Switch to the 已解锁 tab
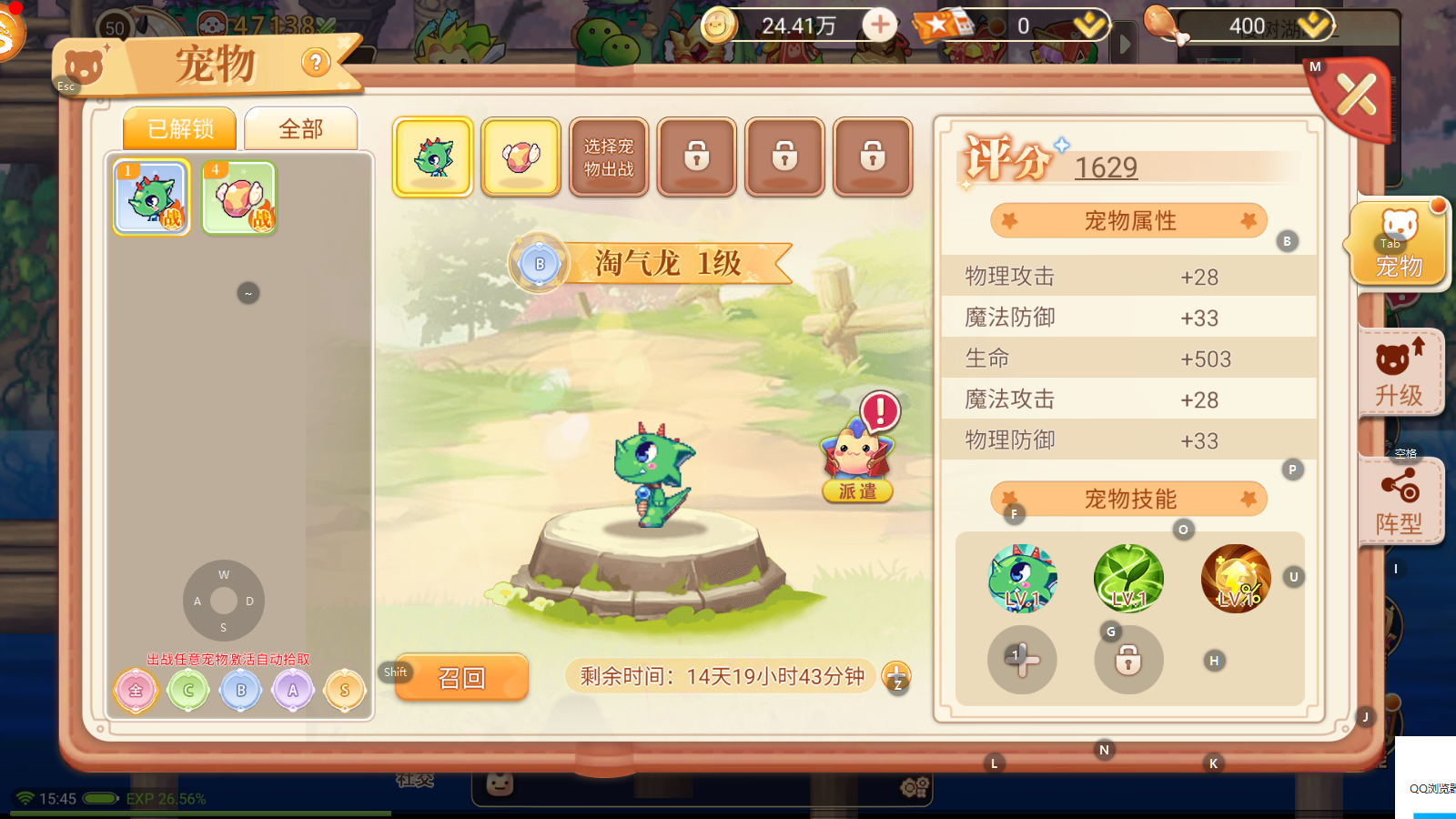The height and width of the screenshot is (819, 1456). 180,129
